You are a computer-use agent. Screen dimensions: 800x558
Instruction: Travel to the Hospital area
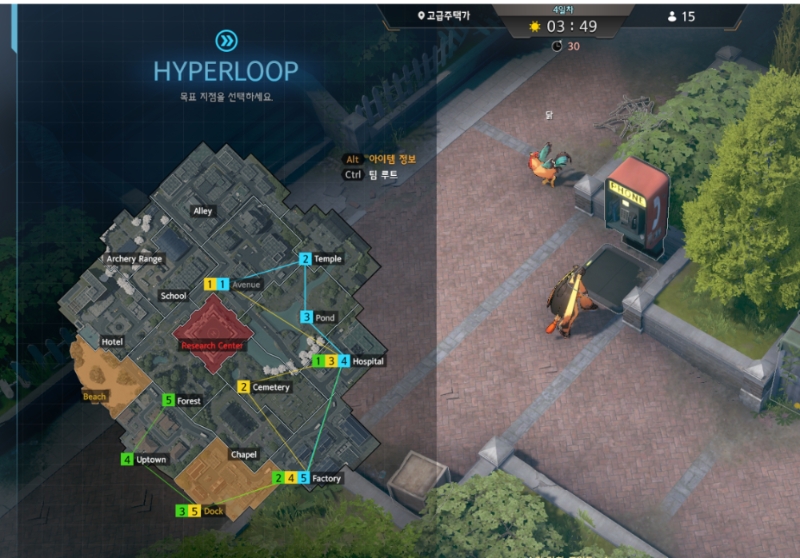367,361
